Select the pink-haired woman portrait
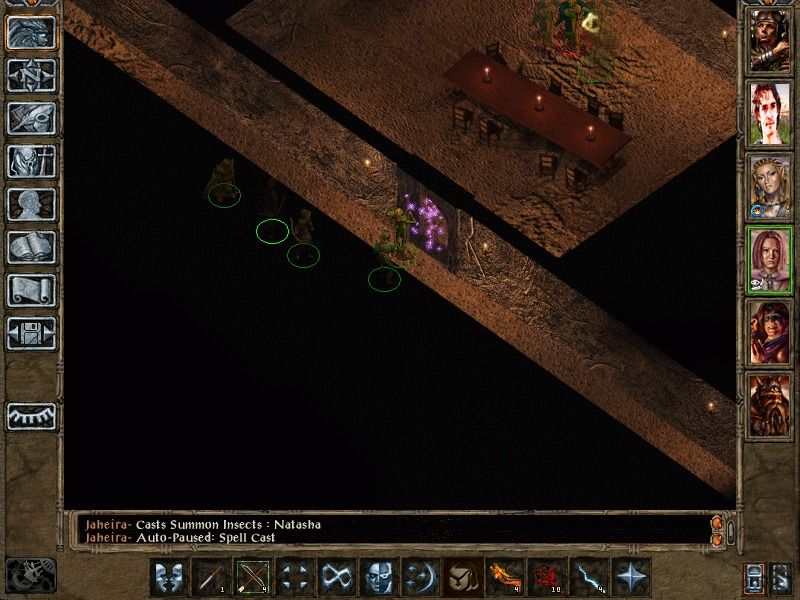The width and height of the screenshot is (800, 600). click(769, 257)
